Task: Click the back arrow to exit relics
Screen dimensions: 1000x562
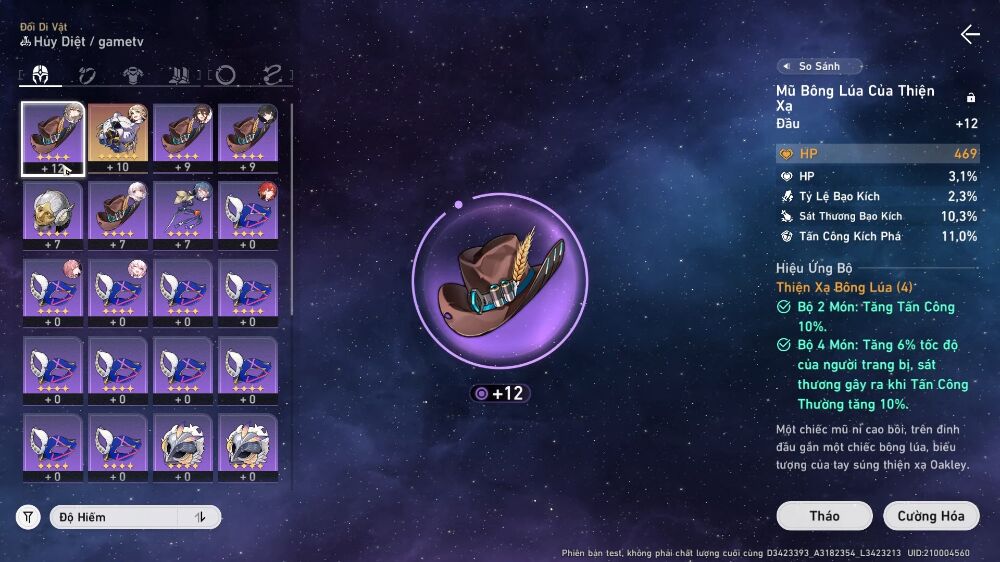Action: 969,35
